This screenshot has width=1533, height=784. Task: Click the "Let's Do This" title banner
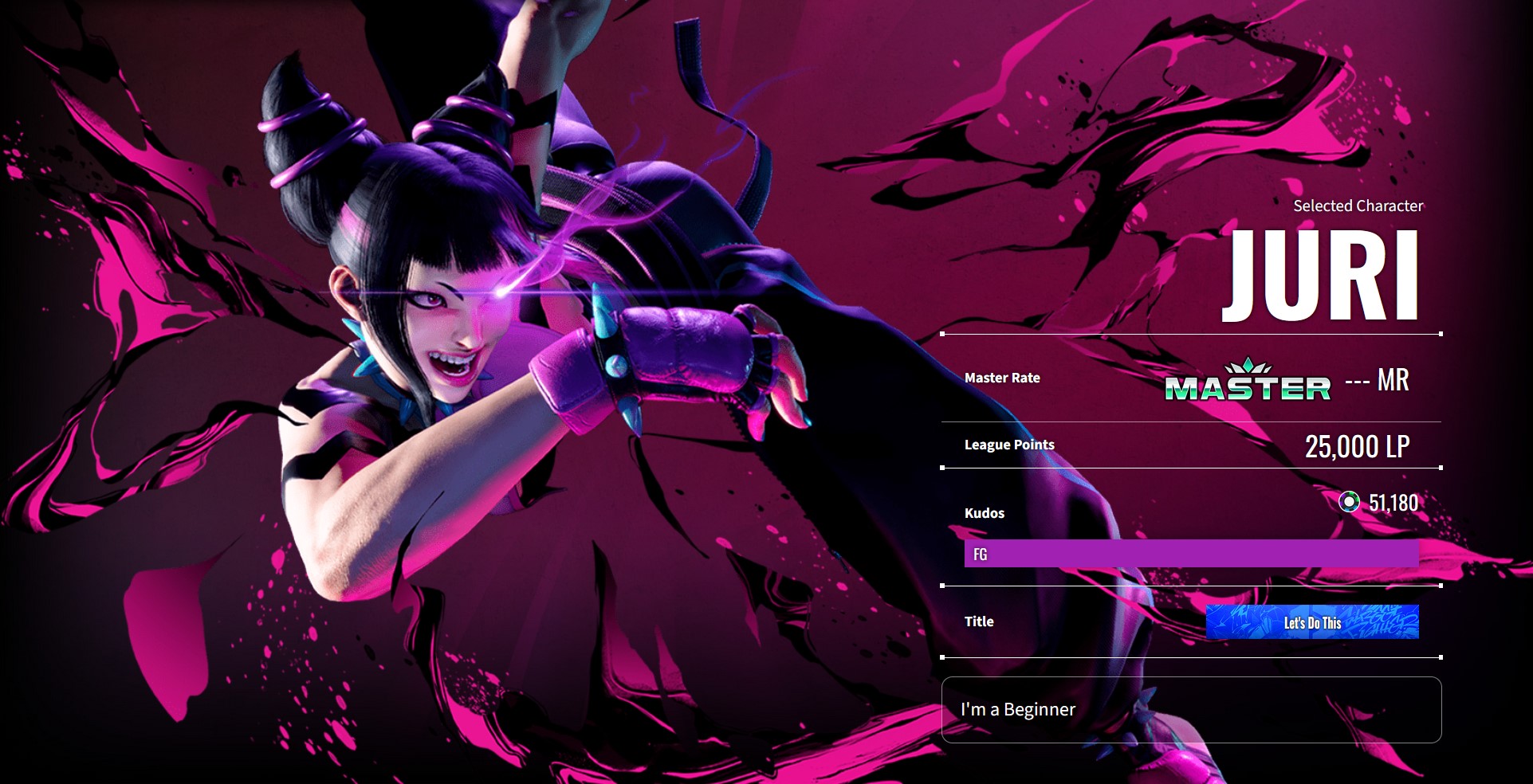1312,622
